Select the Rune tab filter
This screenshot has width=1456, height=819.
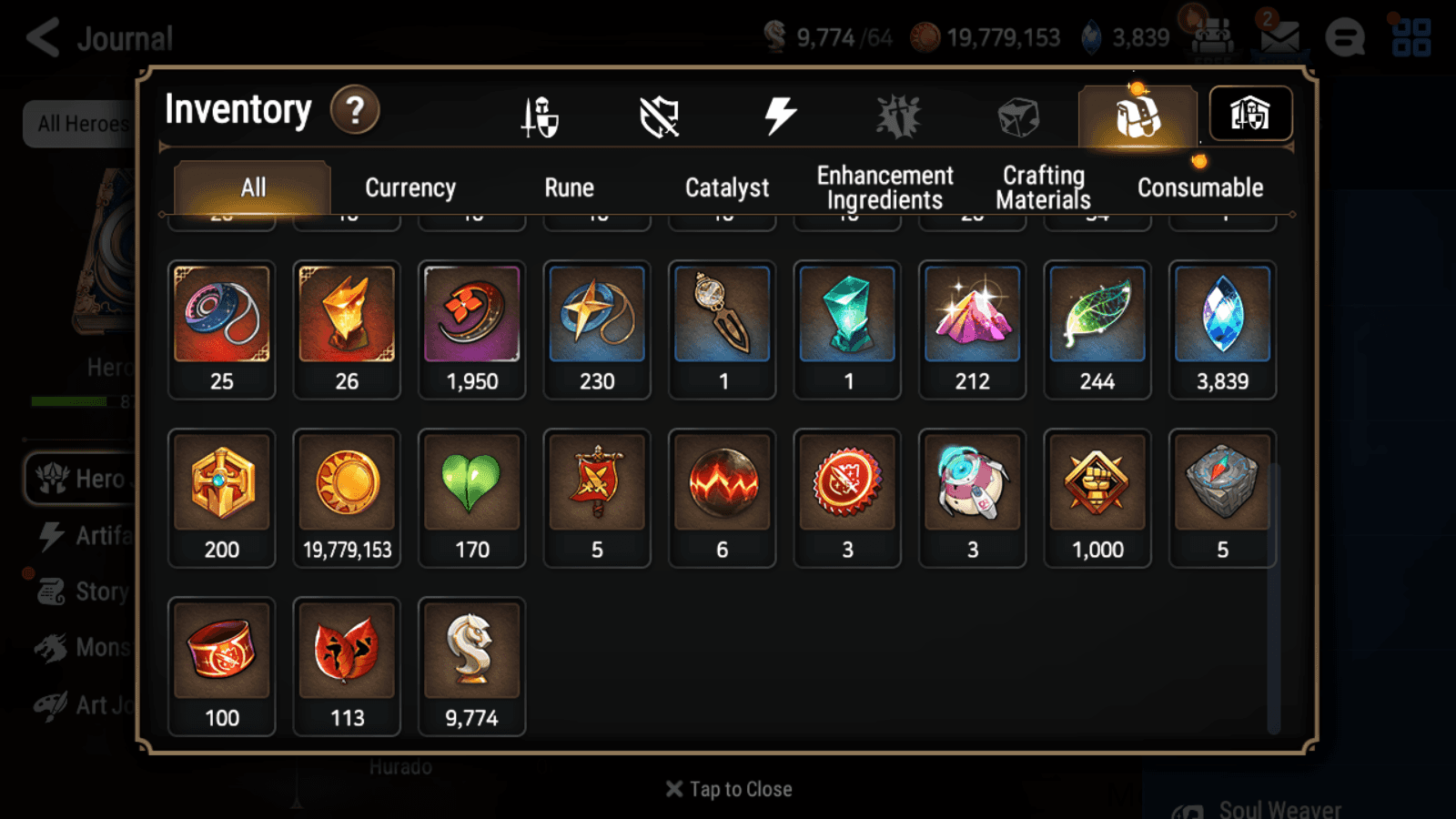click(570, 188)
